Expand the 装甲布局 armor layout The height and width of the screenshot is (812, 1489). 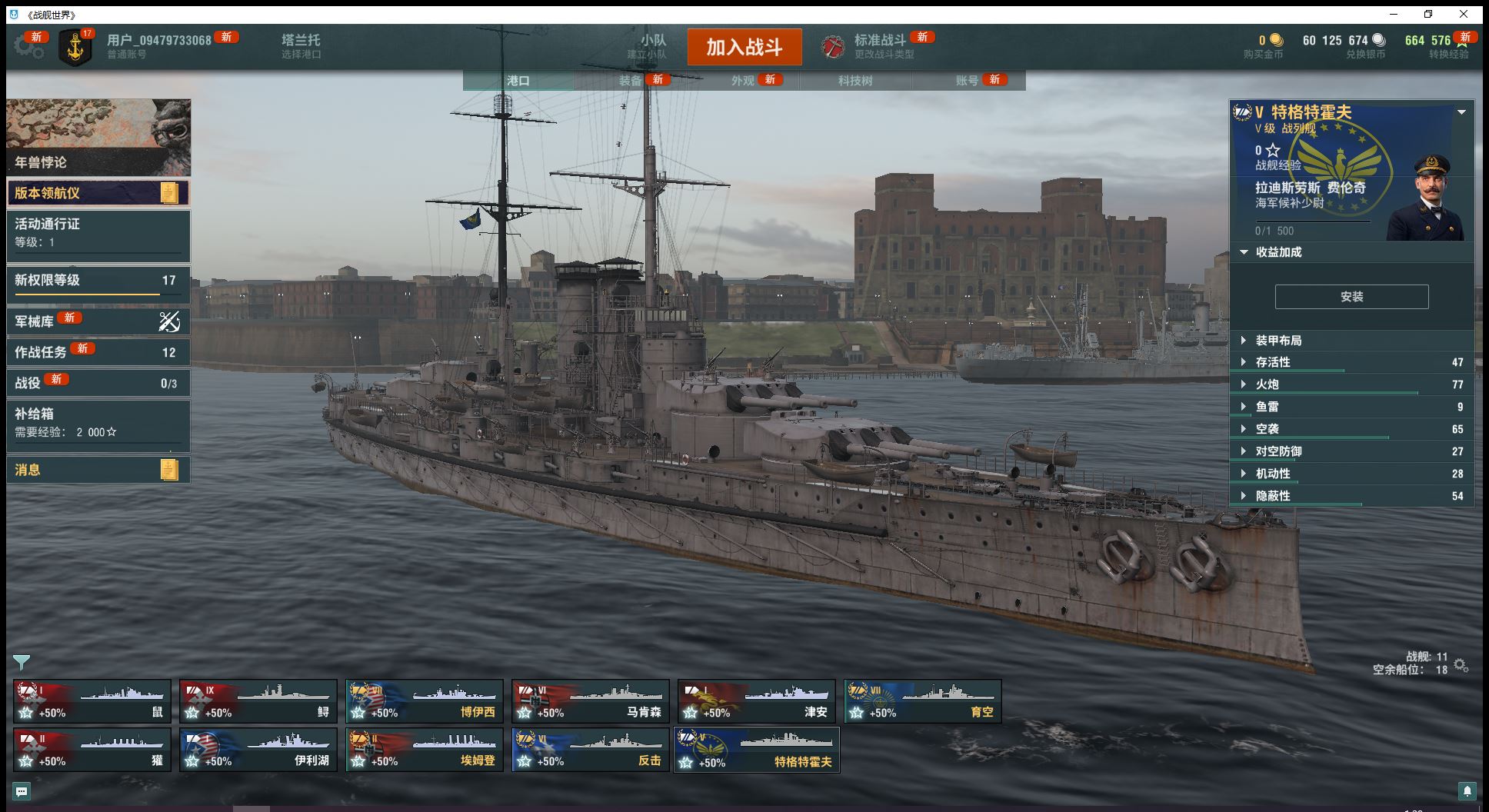(1278, 341)
